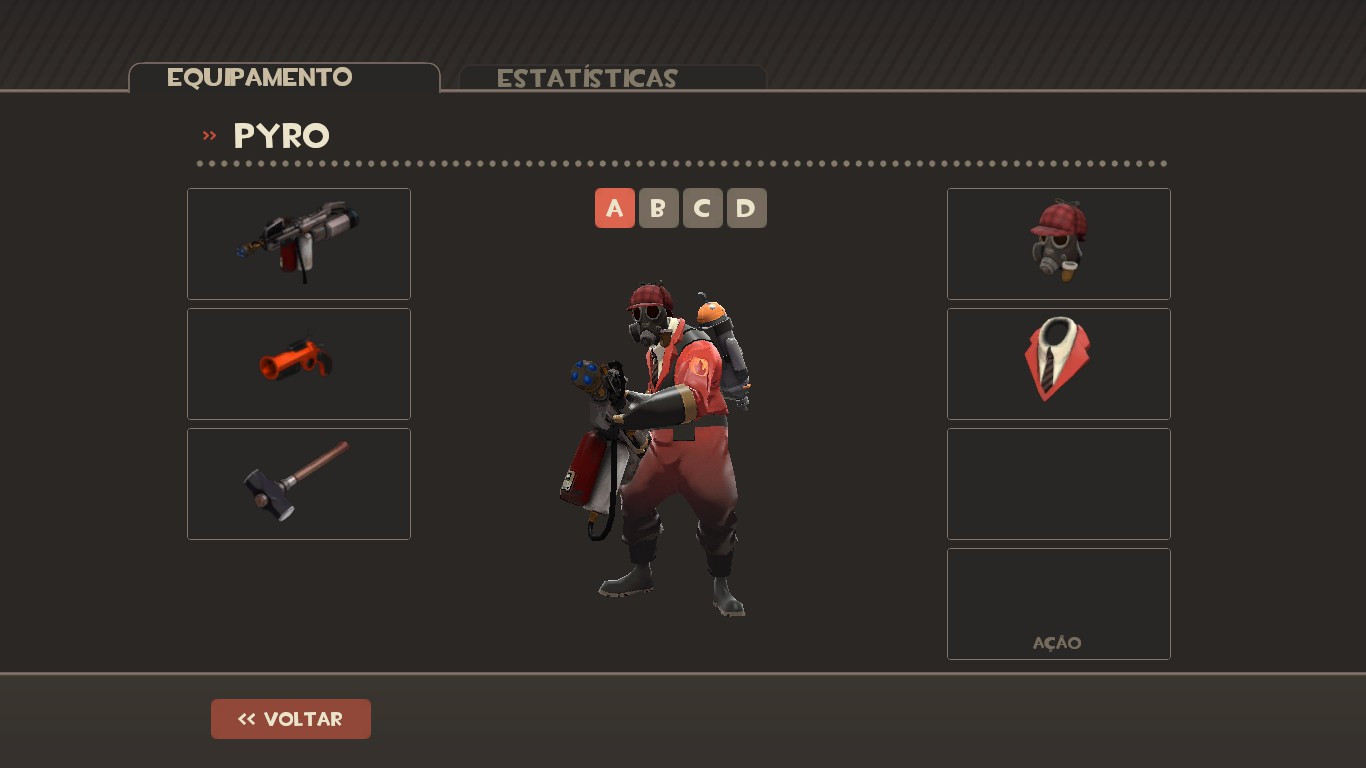Enable loadout preset D
Screen dimensions: 1366x768
click(x=746, y=208)
